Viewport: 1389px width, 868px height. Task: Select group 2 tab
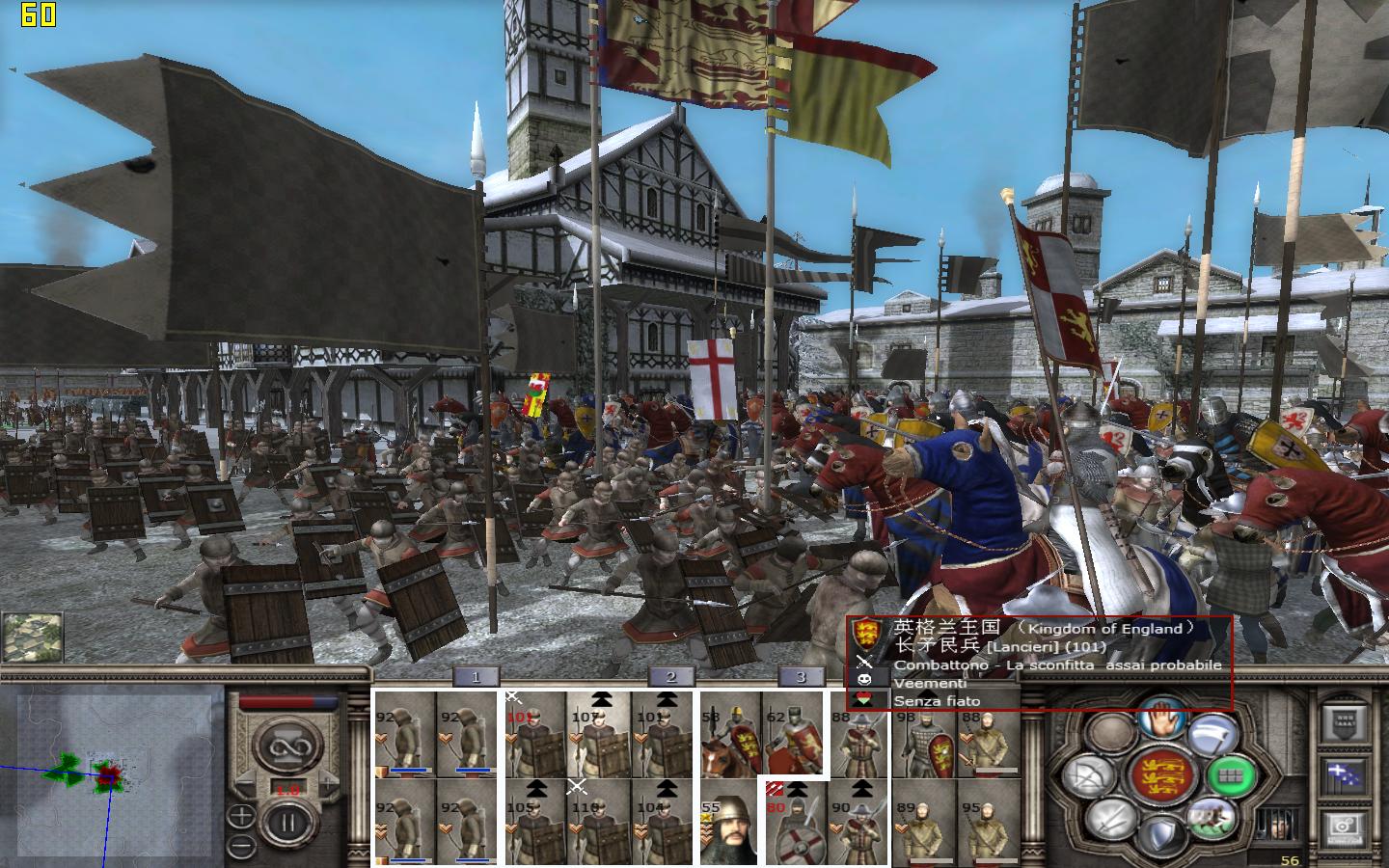[671, 676]
